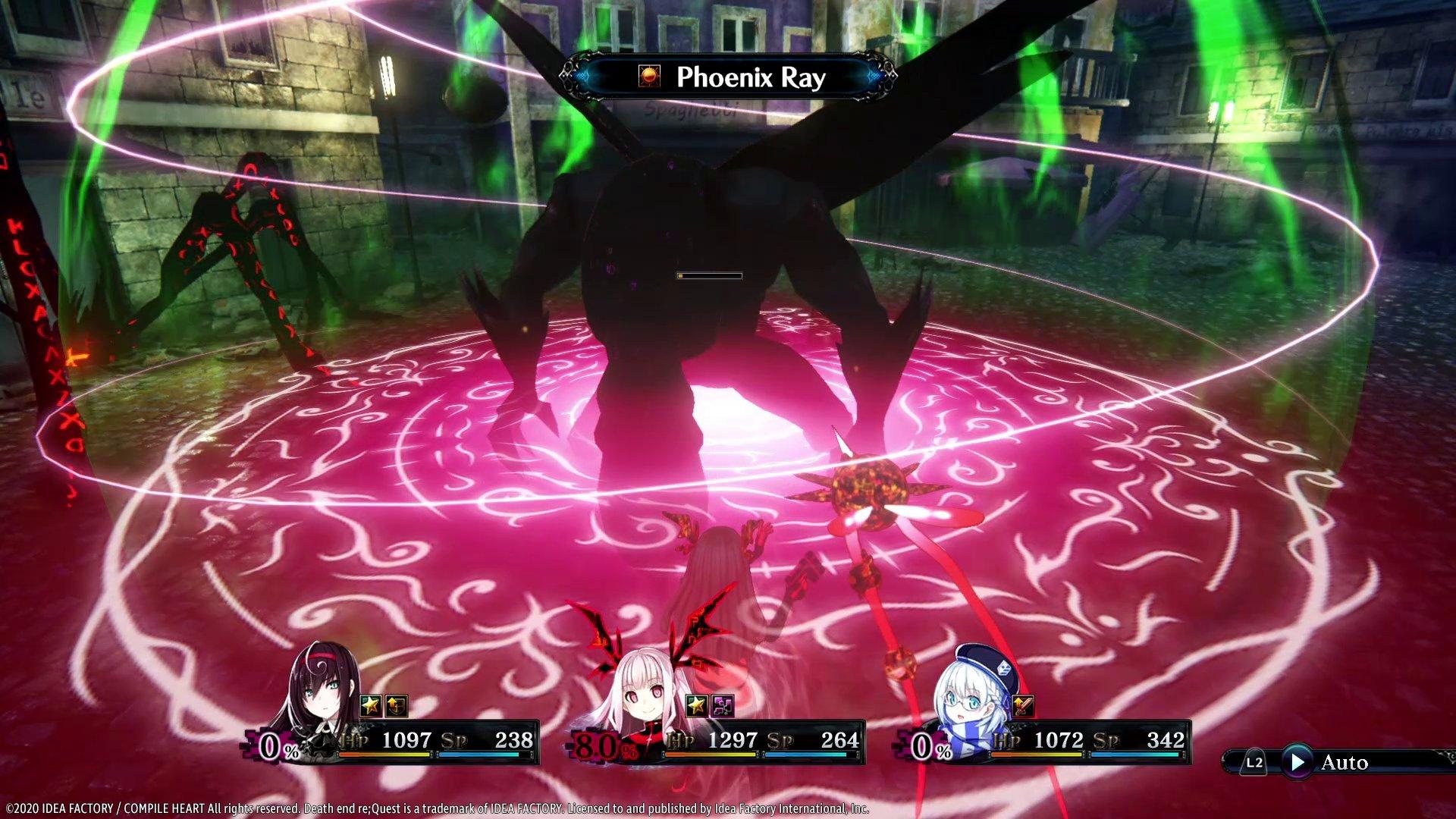
Task: Click the purple glitch status icon on the second character
Action: click(x=722, y=705)
